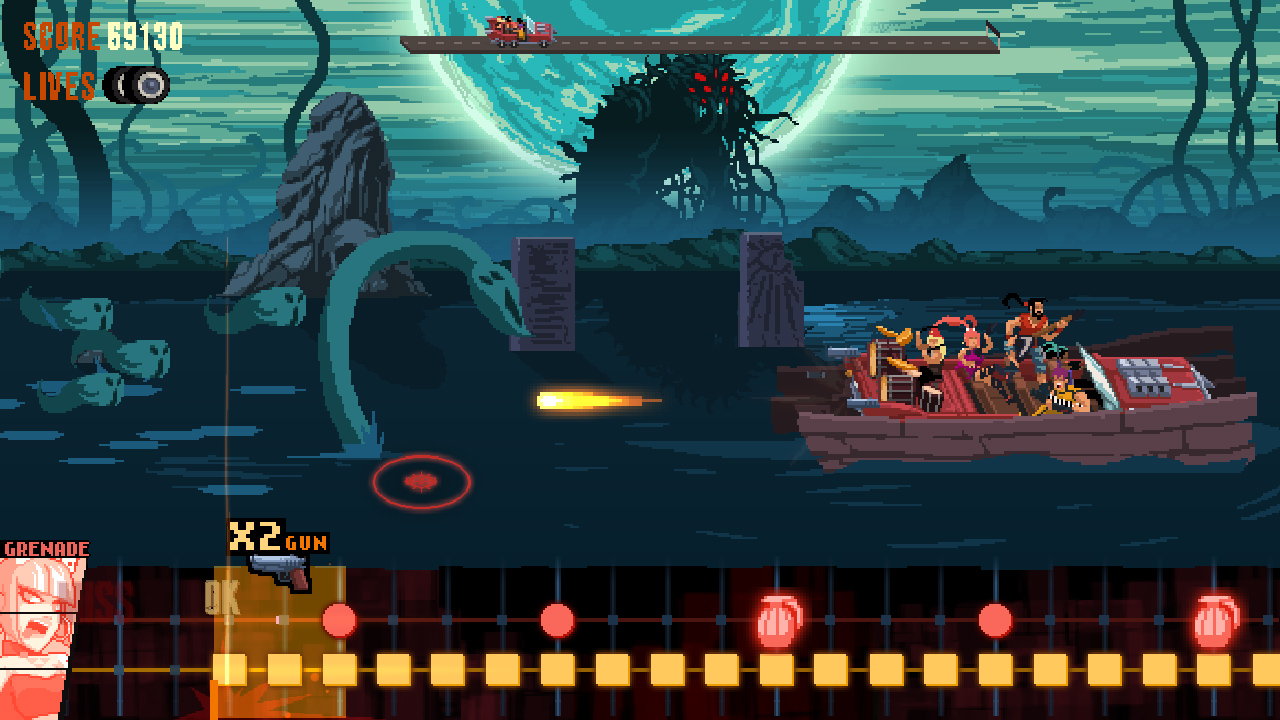Click the red targeting reticle on the water
This screenshot has height=720, width=1280.
click(x=423, y=479)
